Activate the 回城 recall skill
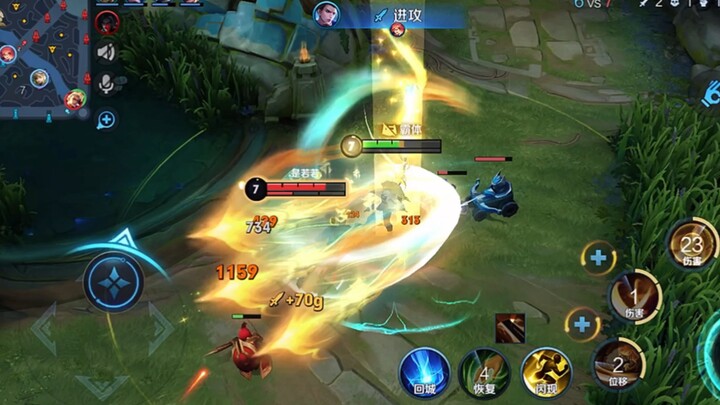The image size is (720, 405). [424, 371]
